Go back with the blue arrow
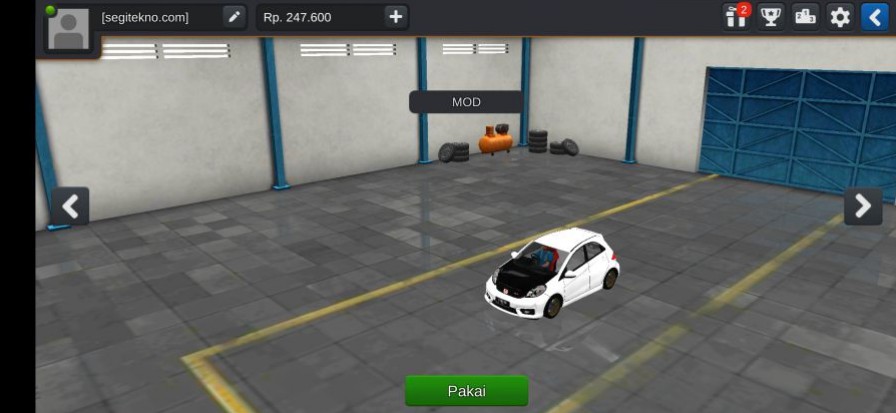This screenshot has height=413, width=896. pyautogui.click(x=875, y=17)
